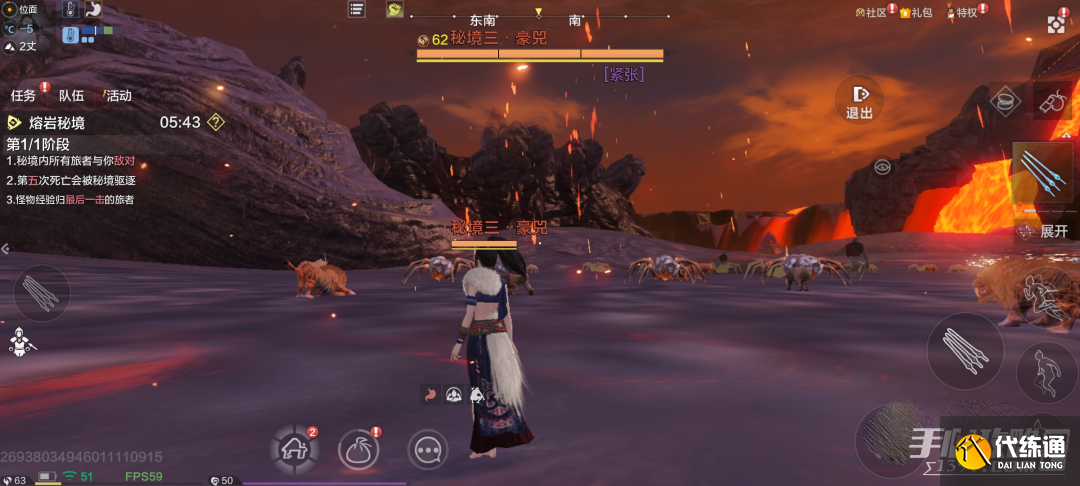
Task: Switch to the 队伍 team tab
Action: pos(71,96)
